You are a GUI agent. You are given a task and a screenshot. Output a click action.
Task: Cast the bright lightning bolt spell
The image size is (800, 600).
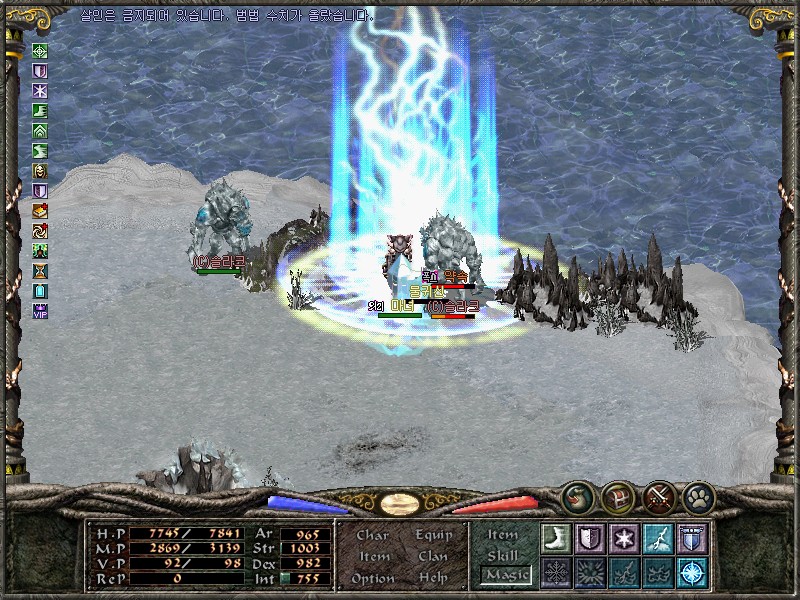point(657,537)
